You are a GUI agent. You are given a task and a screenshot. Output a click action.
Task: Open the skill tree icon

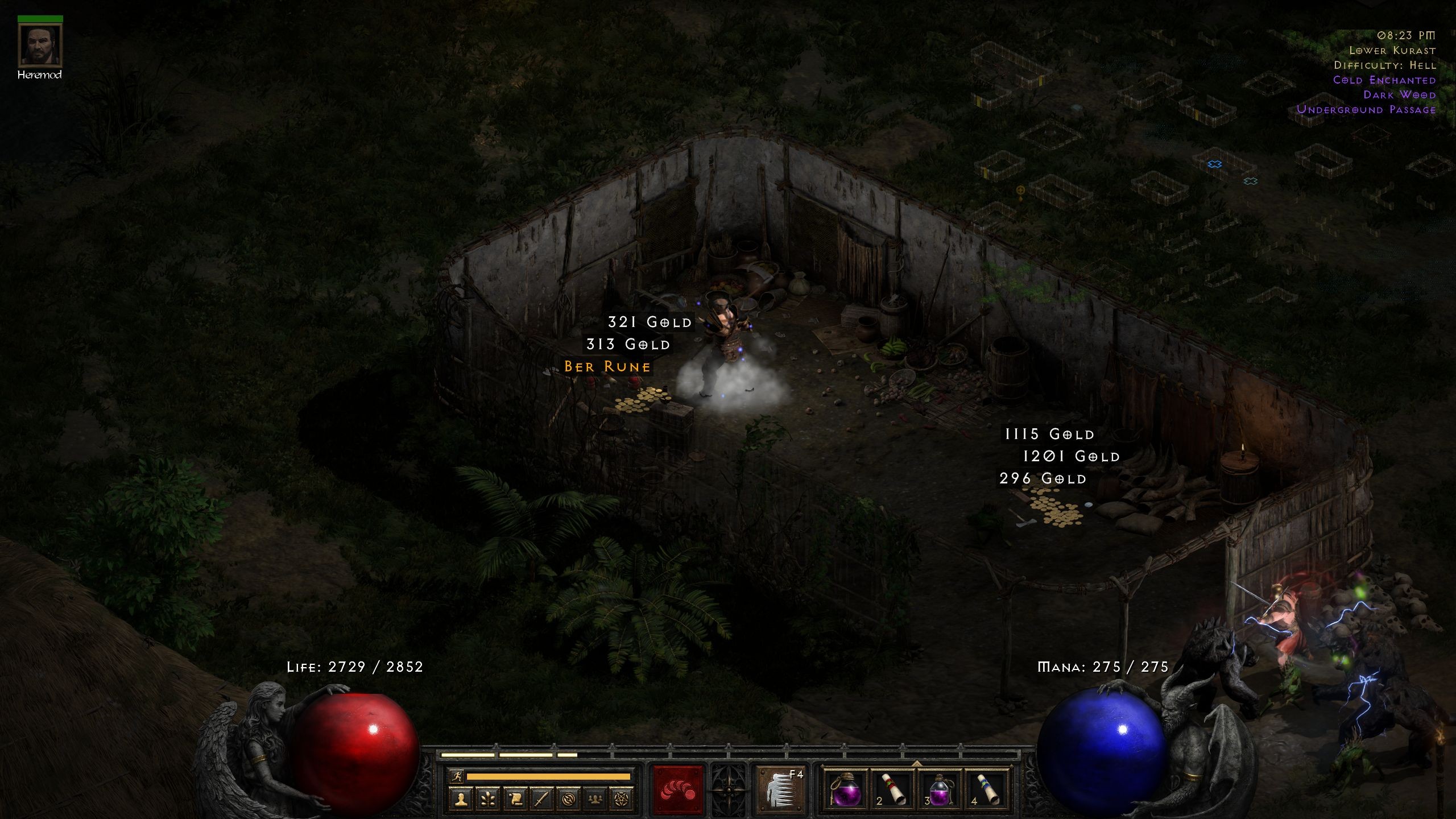point(488,800)
